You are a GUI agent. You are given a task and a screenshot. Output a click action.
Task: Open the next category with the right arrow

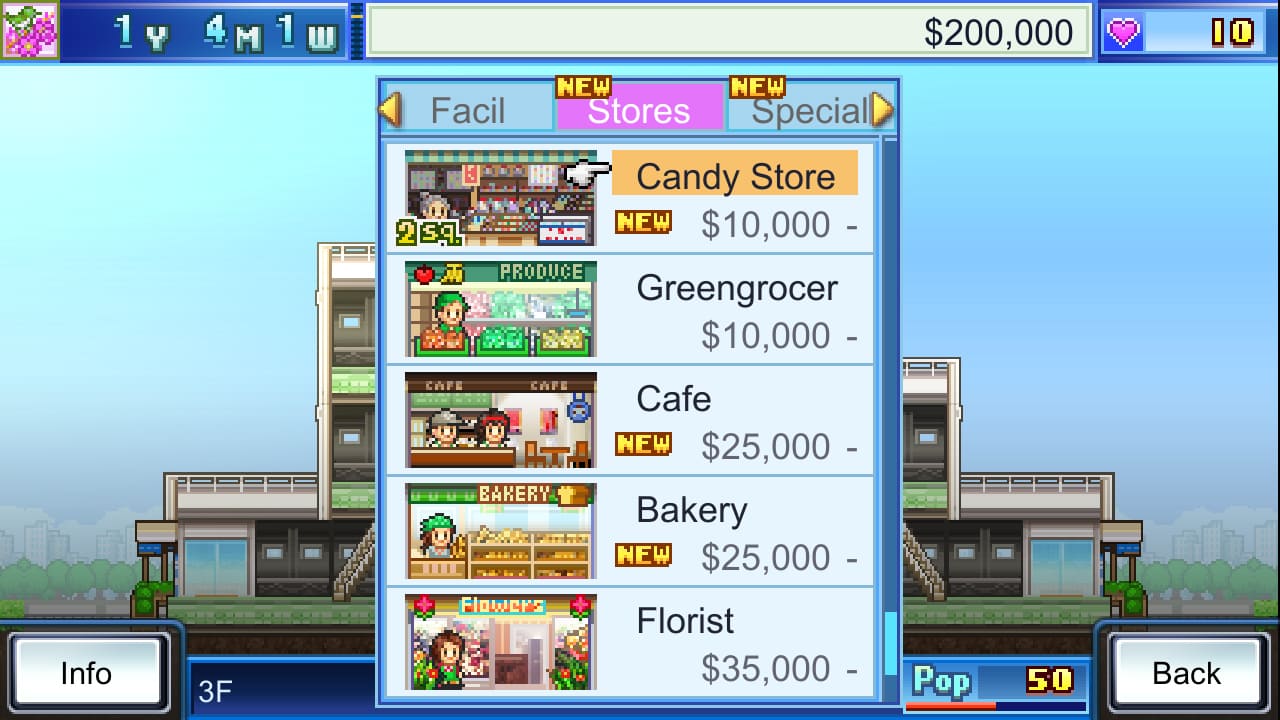(880, 108)
